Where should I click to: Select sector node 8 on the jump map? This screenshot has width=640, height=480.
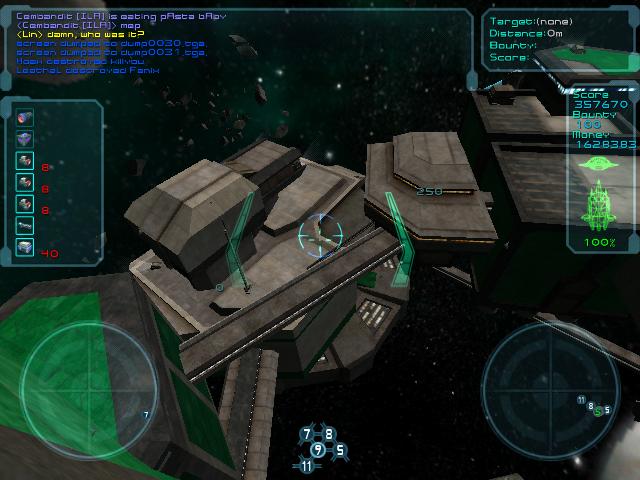click(329, 434)
